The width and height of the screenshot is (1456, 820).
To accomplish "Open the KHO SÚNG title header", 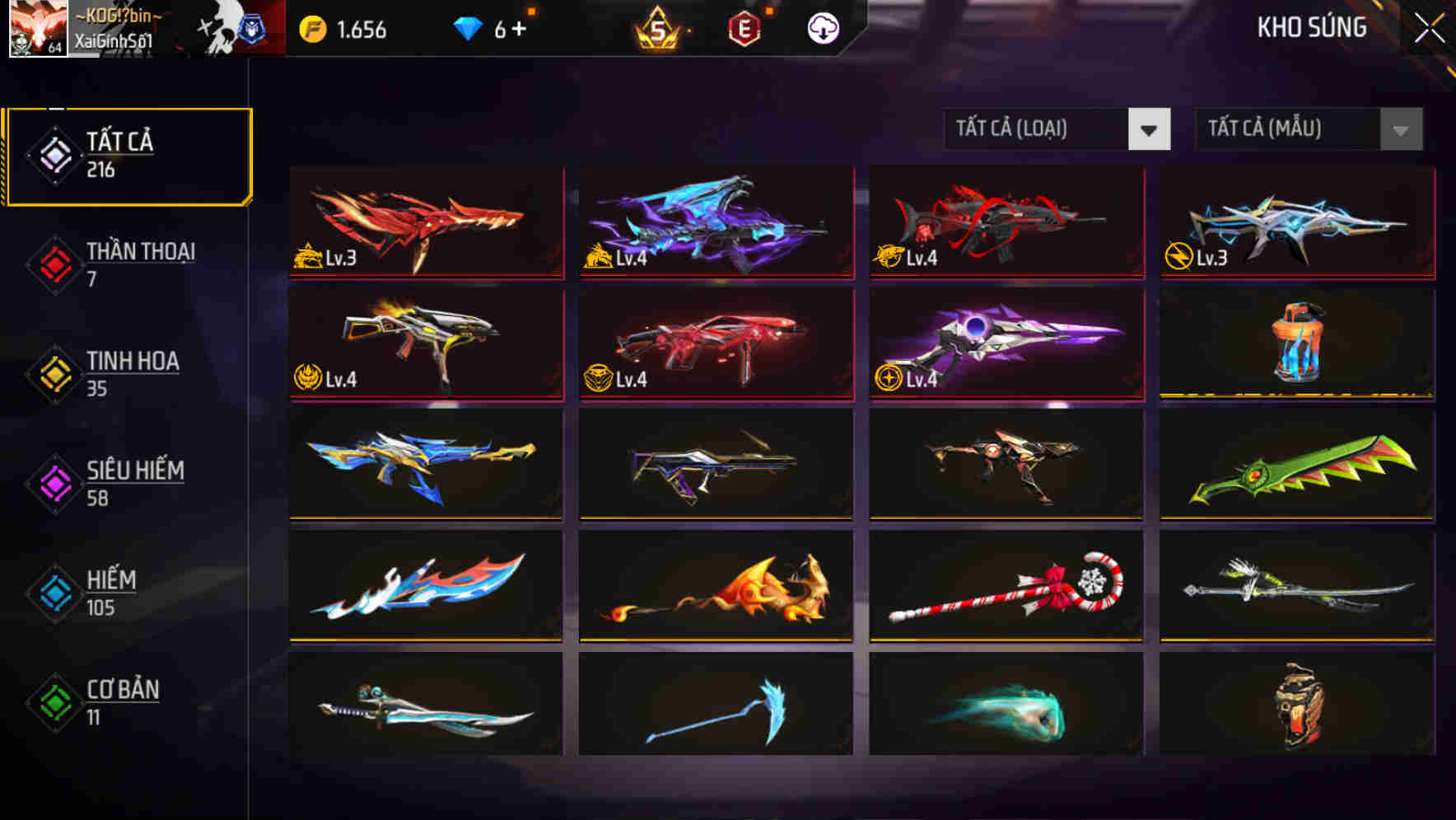I will pyautogui.click(x=1311, y=27).
